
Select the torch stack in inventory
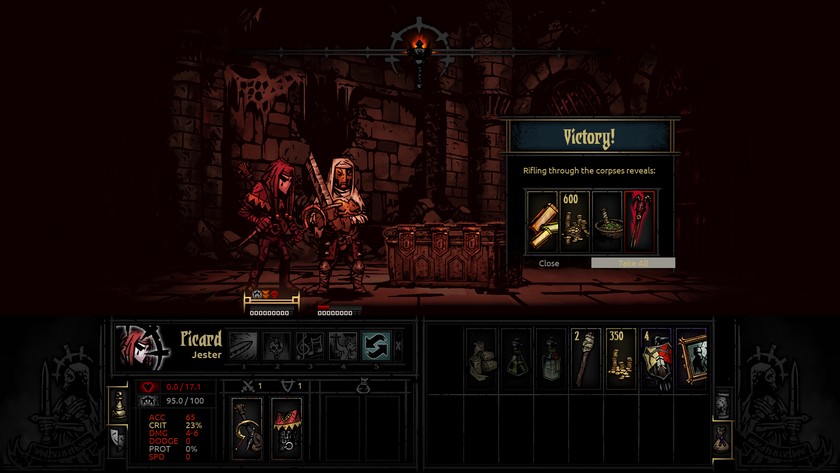585,357
